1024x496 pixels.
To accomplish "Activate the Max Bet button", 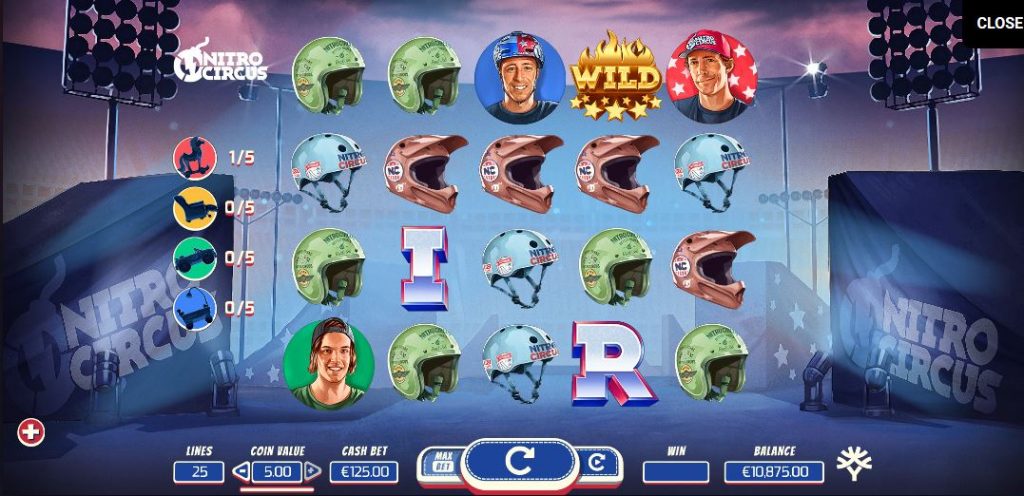I will point(441,463).
